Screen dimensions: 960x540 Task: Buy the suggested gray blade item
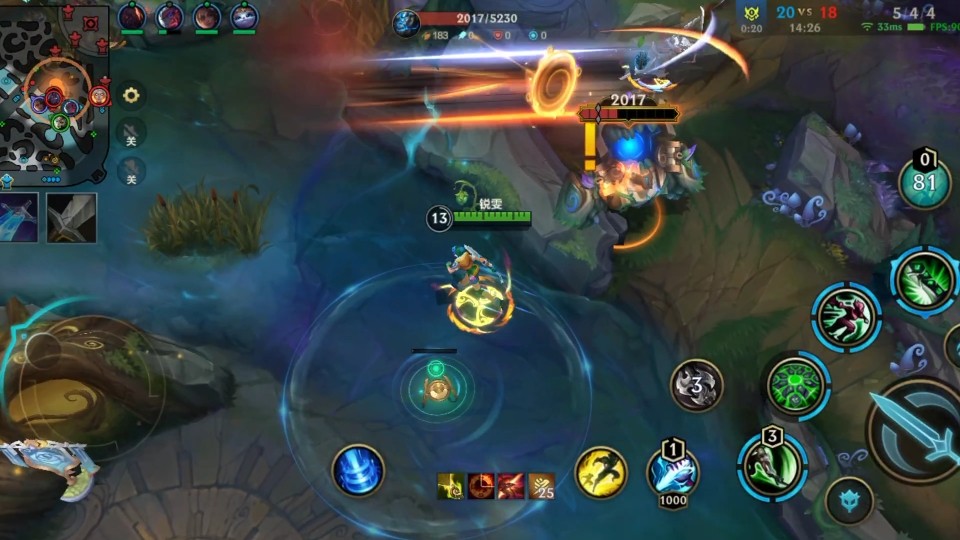72,218
